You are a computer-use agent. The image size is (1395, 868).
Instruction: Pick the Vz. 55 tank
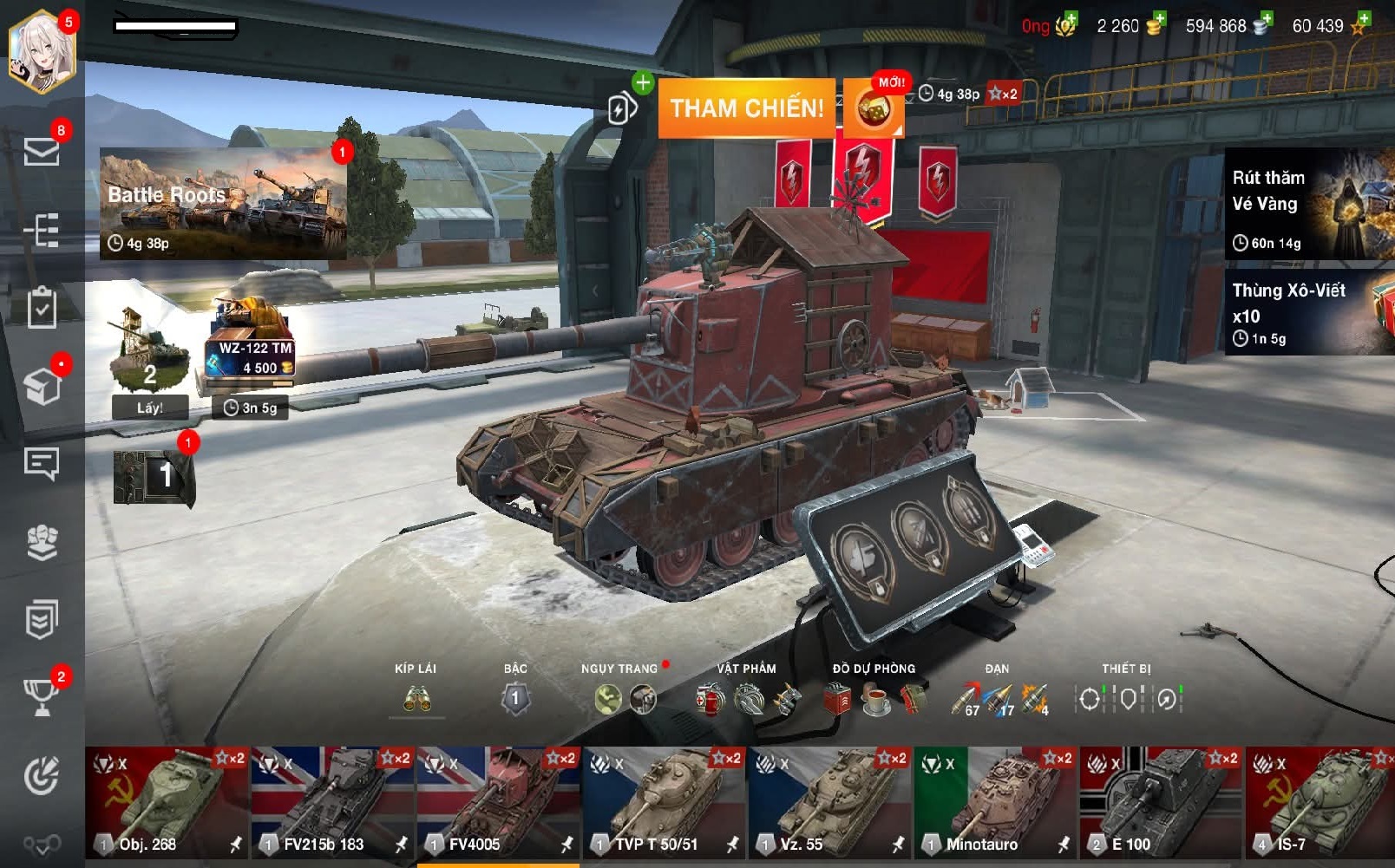[829, 802]
